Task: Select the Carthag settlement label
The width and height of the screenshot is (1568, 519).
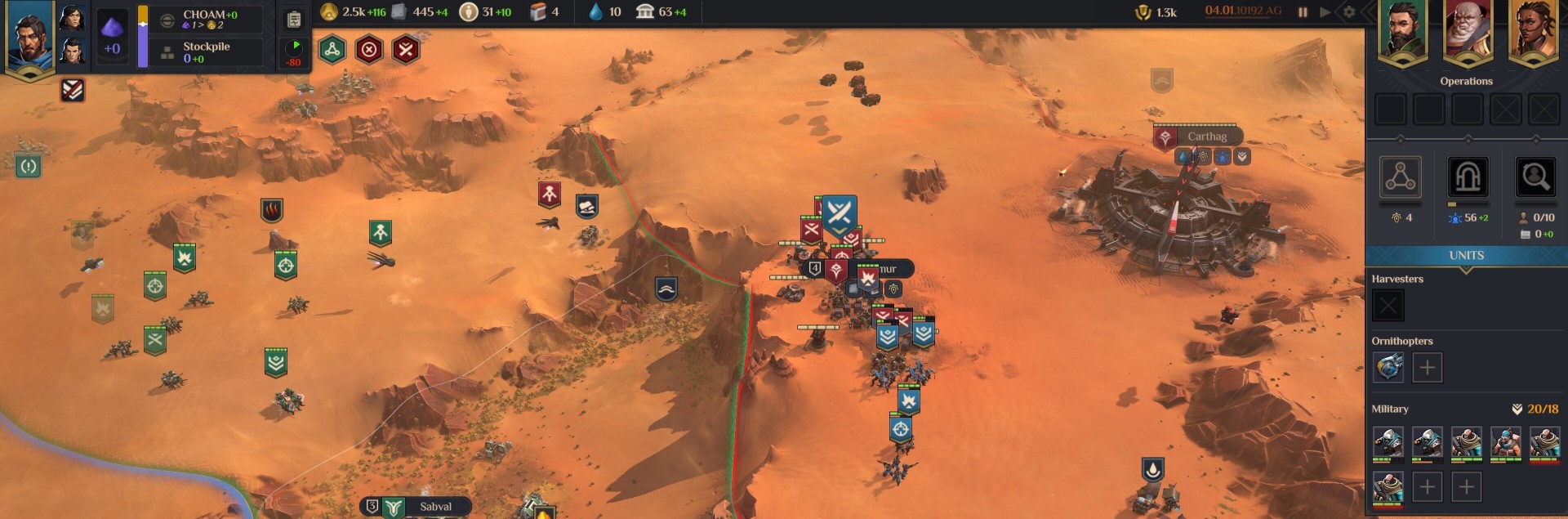Action: tap(1206, 136)
